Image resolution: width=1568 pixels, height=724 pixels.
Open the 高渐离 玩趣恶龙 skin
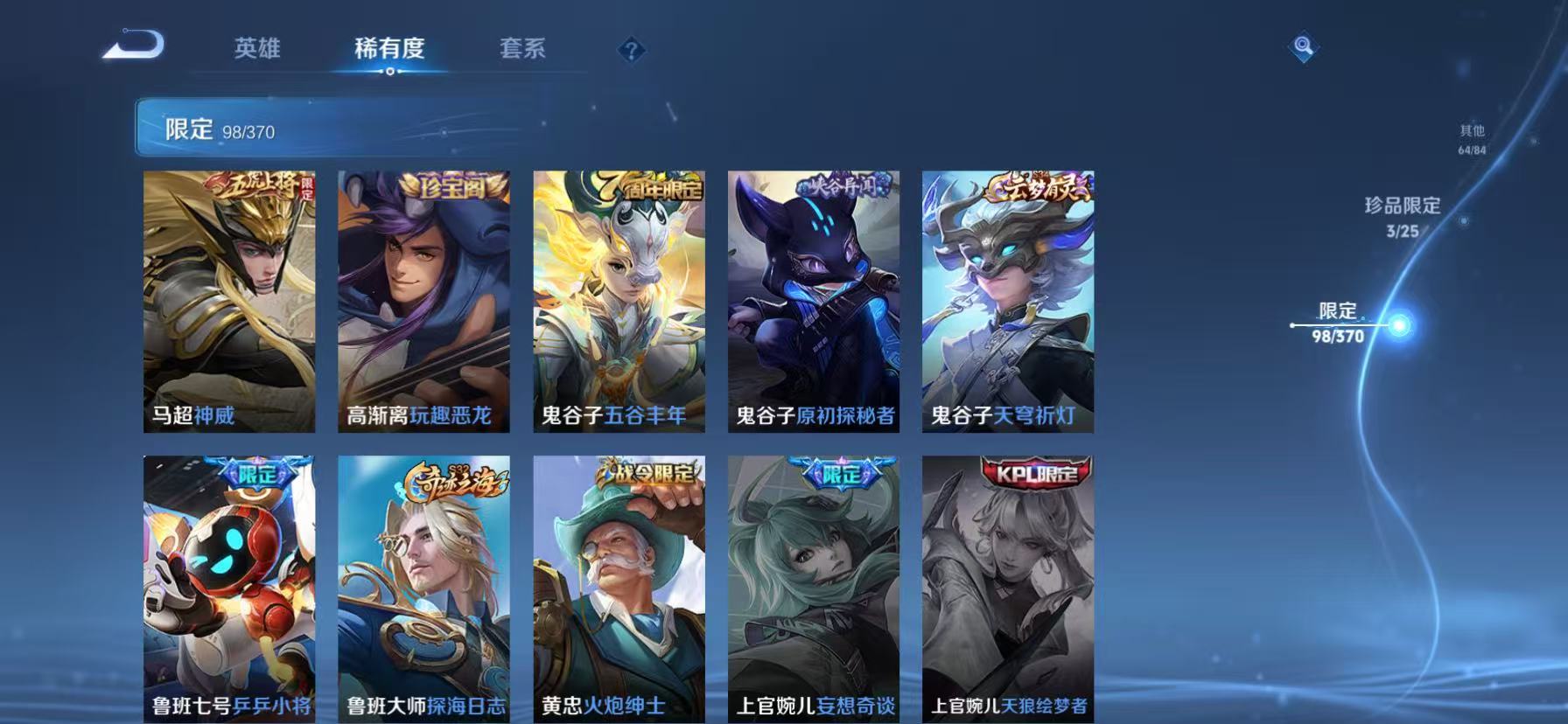point(423,302)
